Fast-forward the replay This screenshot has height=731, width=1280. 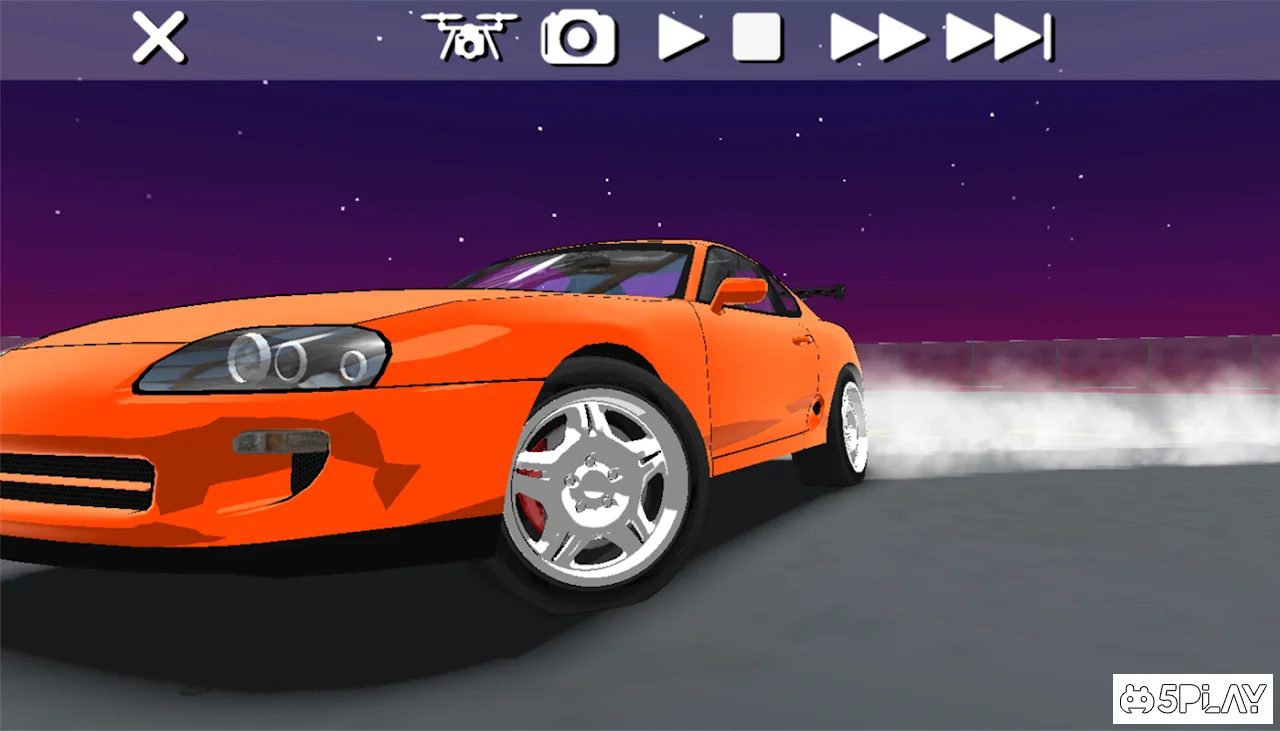click(878, 39)
